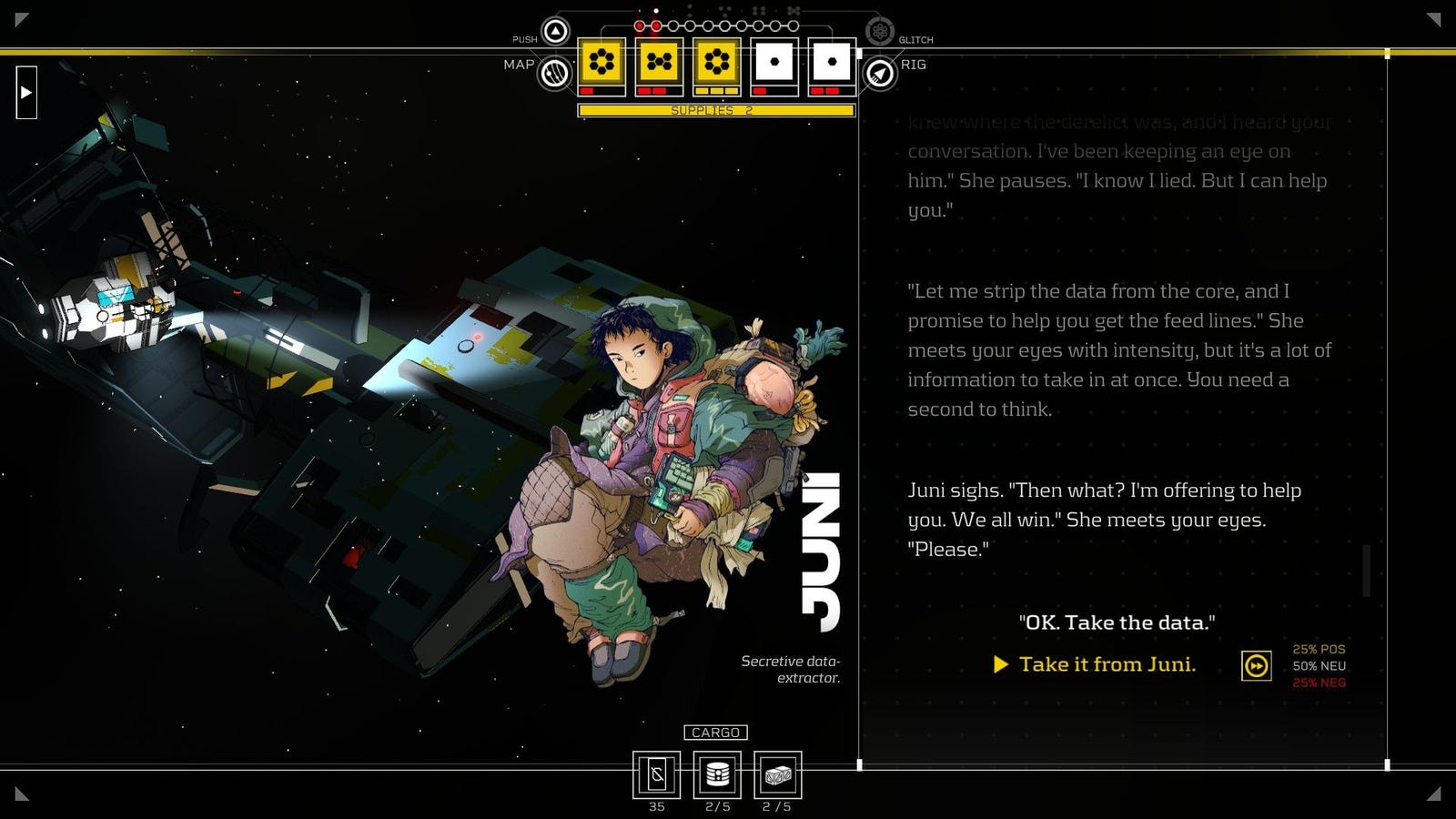This screenshot has height=819, width=1456.
Task: Activate the Push button
Action: (555, 32)
